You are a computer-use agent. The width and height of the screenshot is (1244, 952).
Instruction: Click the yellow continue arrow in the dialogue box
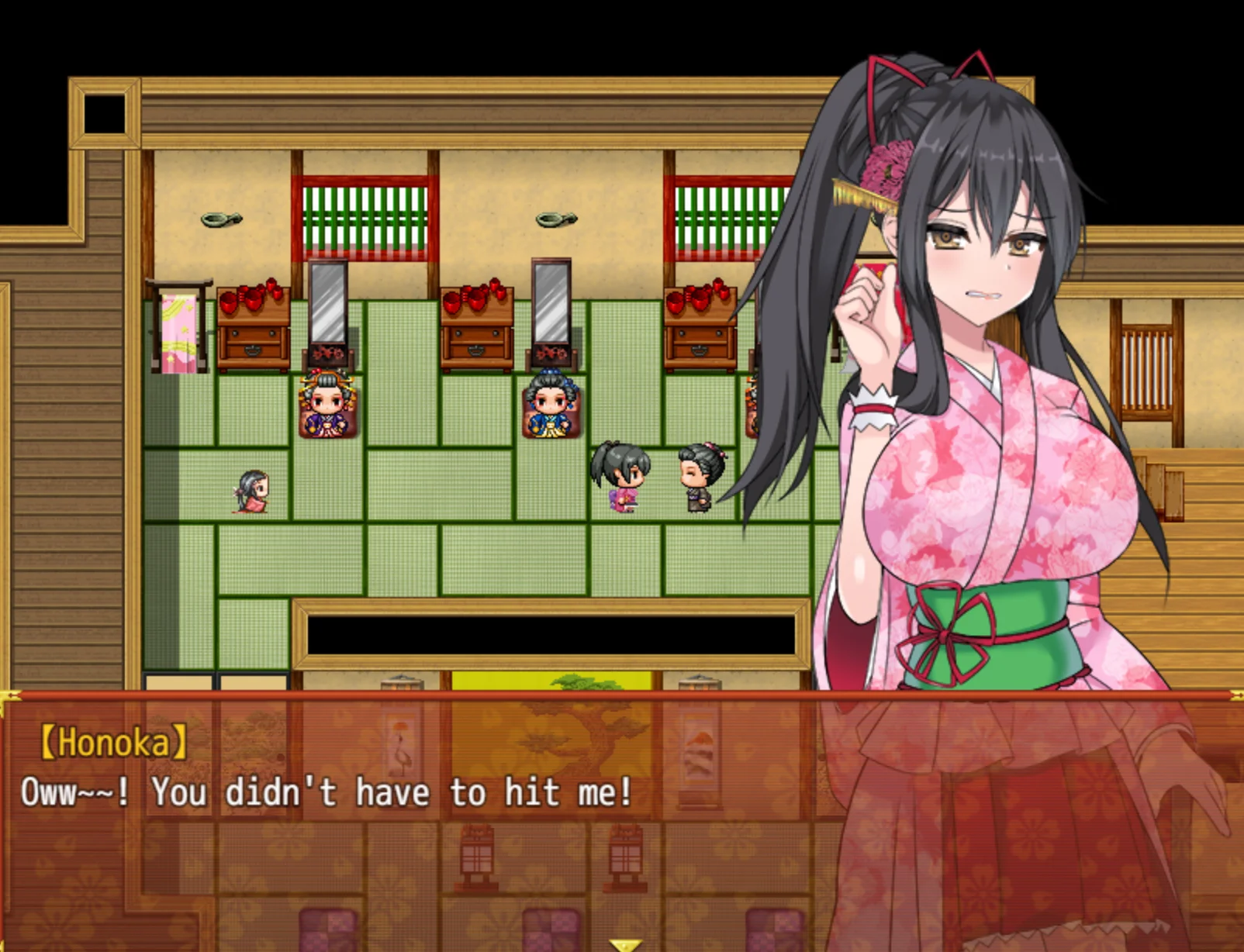[x=624, y=944]
